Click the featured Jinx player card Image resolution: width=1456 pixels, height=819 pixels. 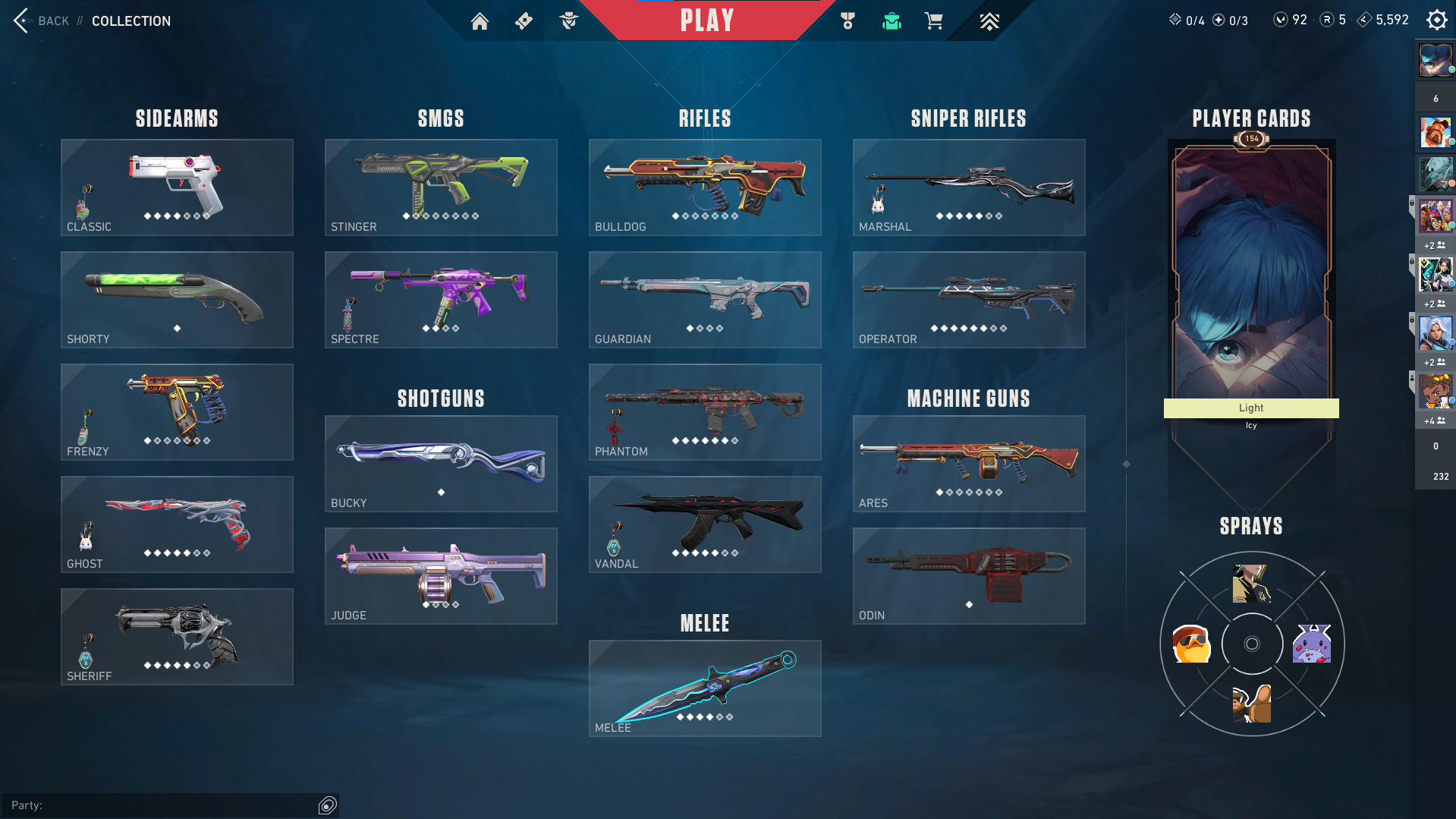(x=1250, y=266)
